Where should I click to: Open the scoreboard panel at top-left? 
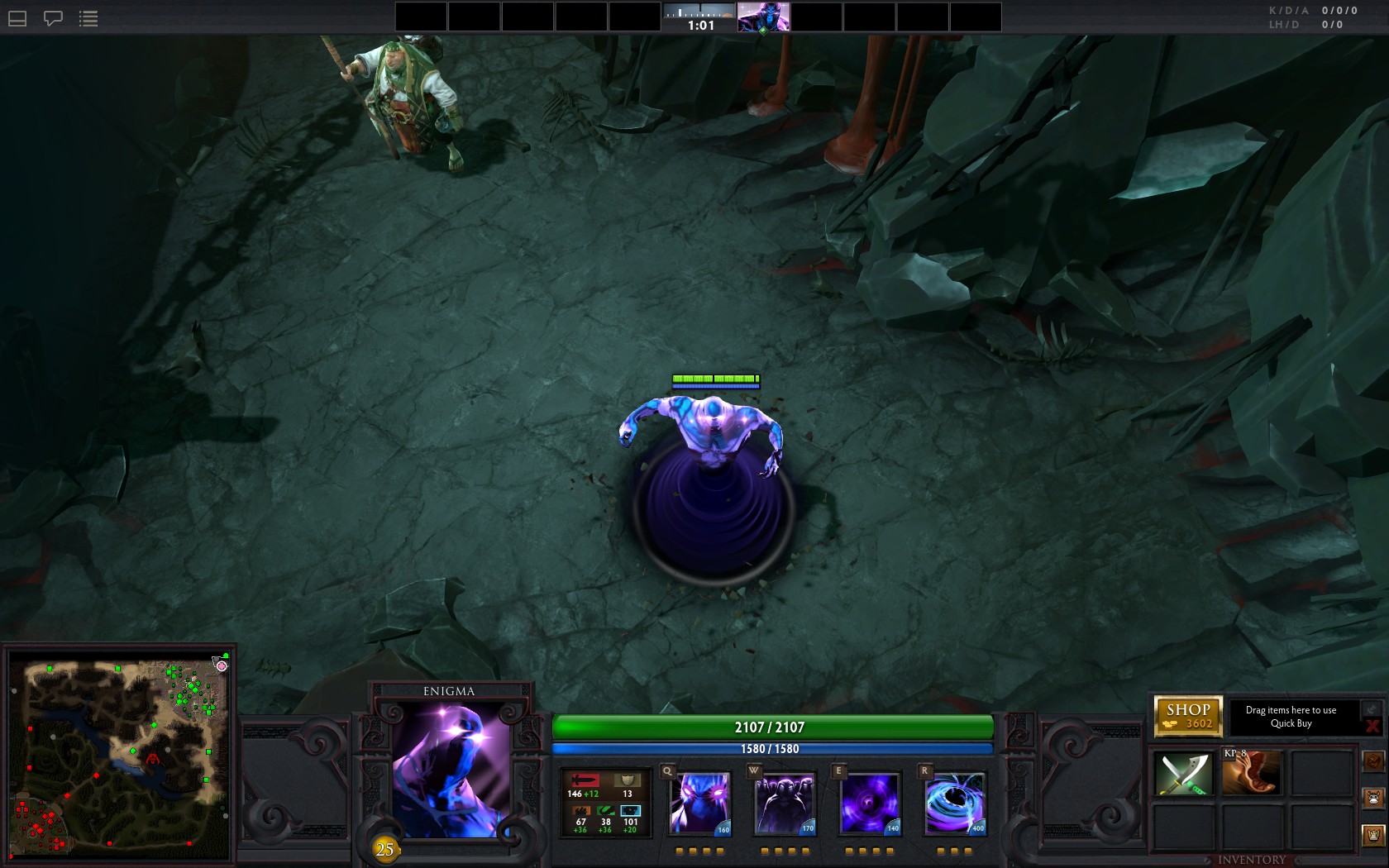click(16, 18)
